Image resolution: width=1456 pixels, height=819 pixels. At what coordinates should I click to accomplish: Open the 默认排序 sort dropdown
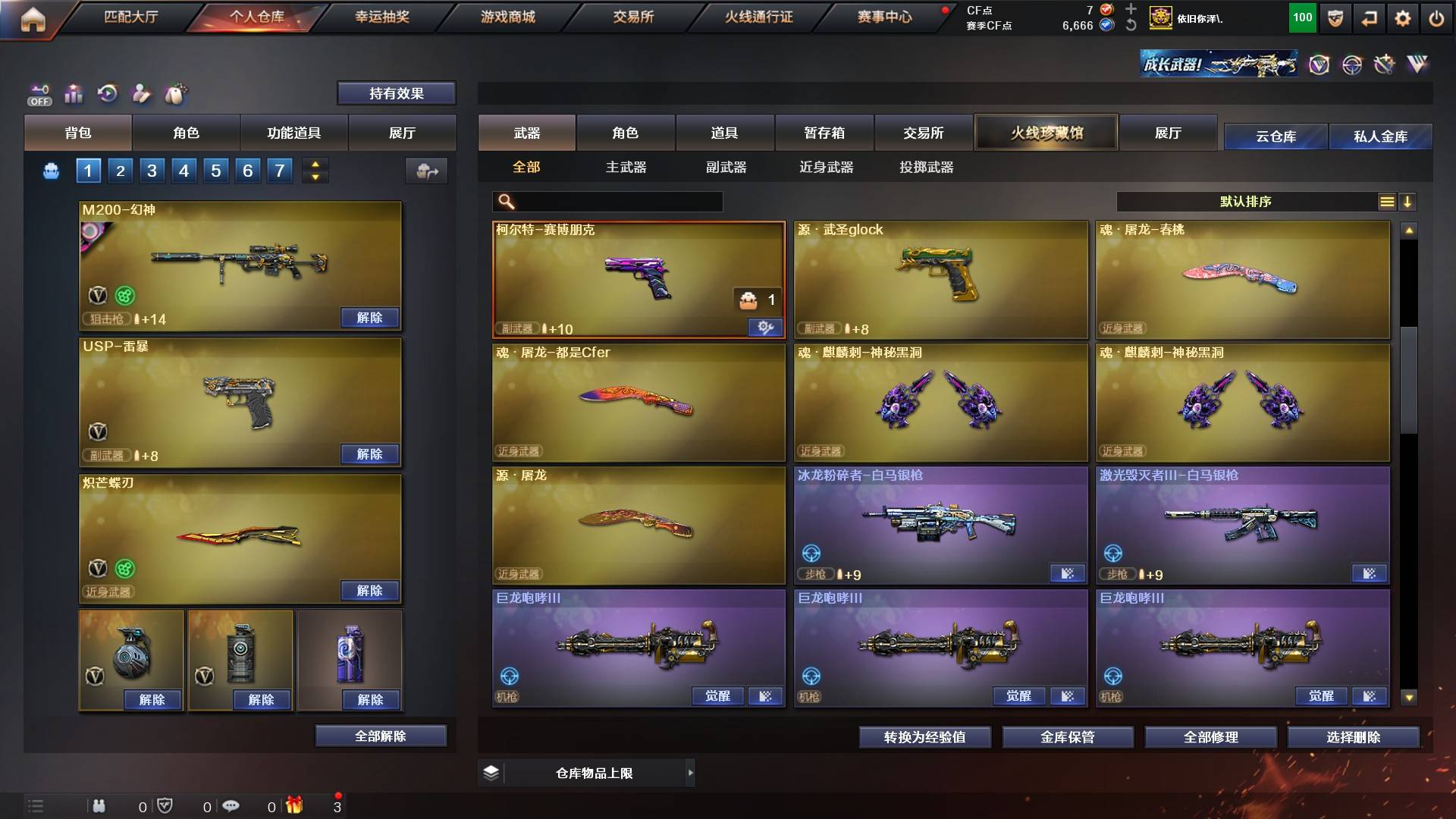(1244, 202)
